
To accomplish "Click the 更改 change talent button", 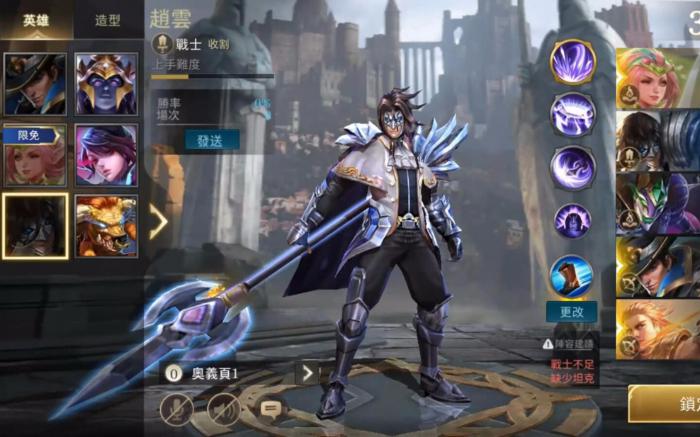I will click(x=572, y=312).
